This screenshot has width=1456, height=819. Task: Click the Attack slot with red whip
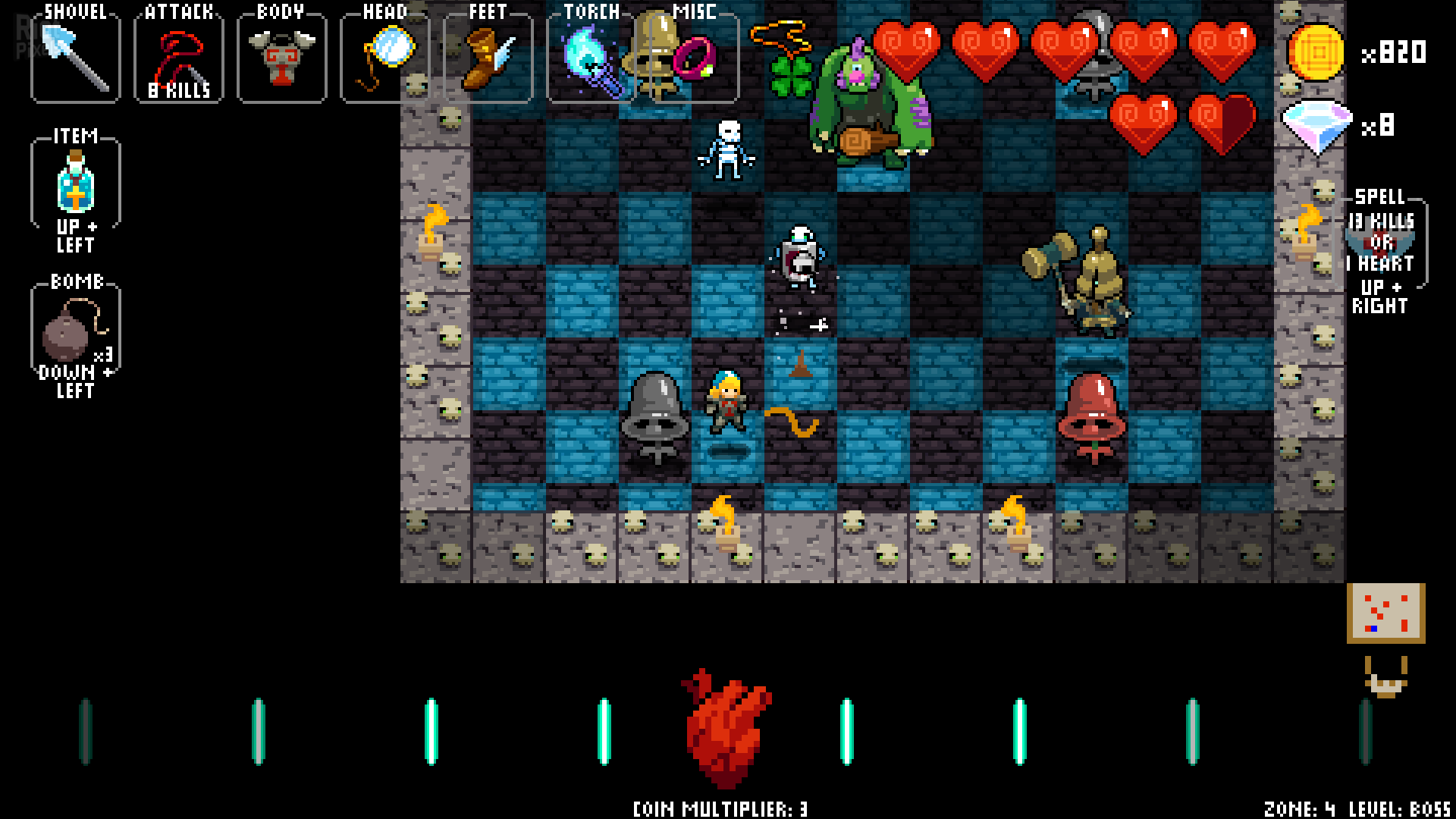tap(179, 58)
